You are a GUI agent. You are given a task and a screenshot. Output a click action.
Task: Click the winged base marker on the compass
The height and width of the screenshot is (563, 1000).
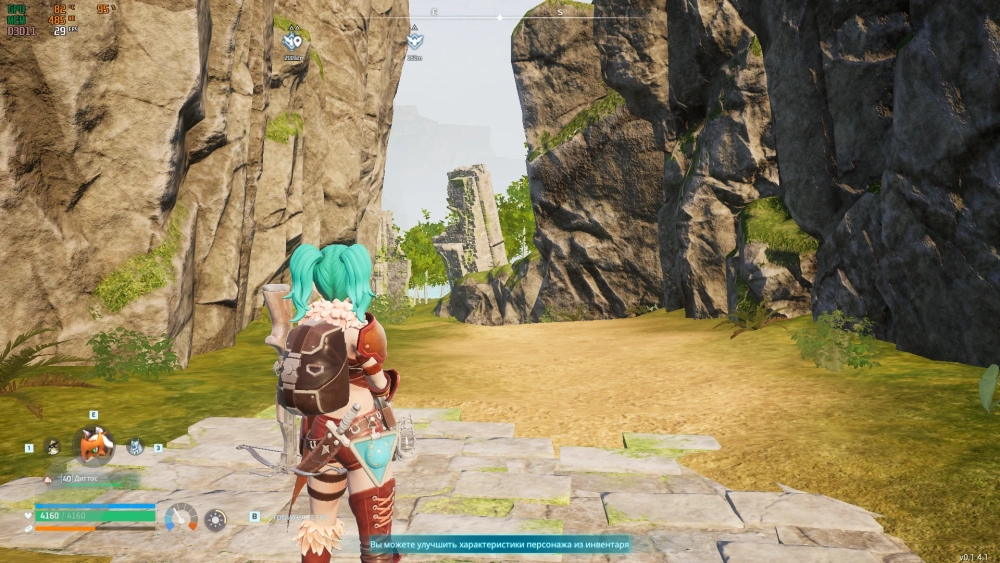pyautogui.click(x=415, y=41)
